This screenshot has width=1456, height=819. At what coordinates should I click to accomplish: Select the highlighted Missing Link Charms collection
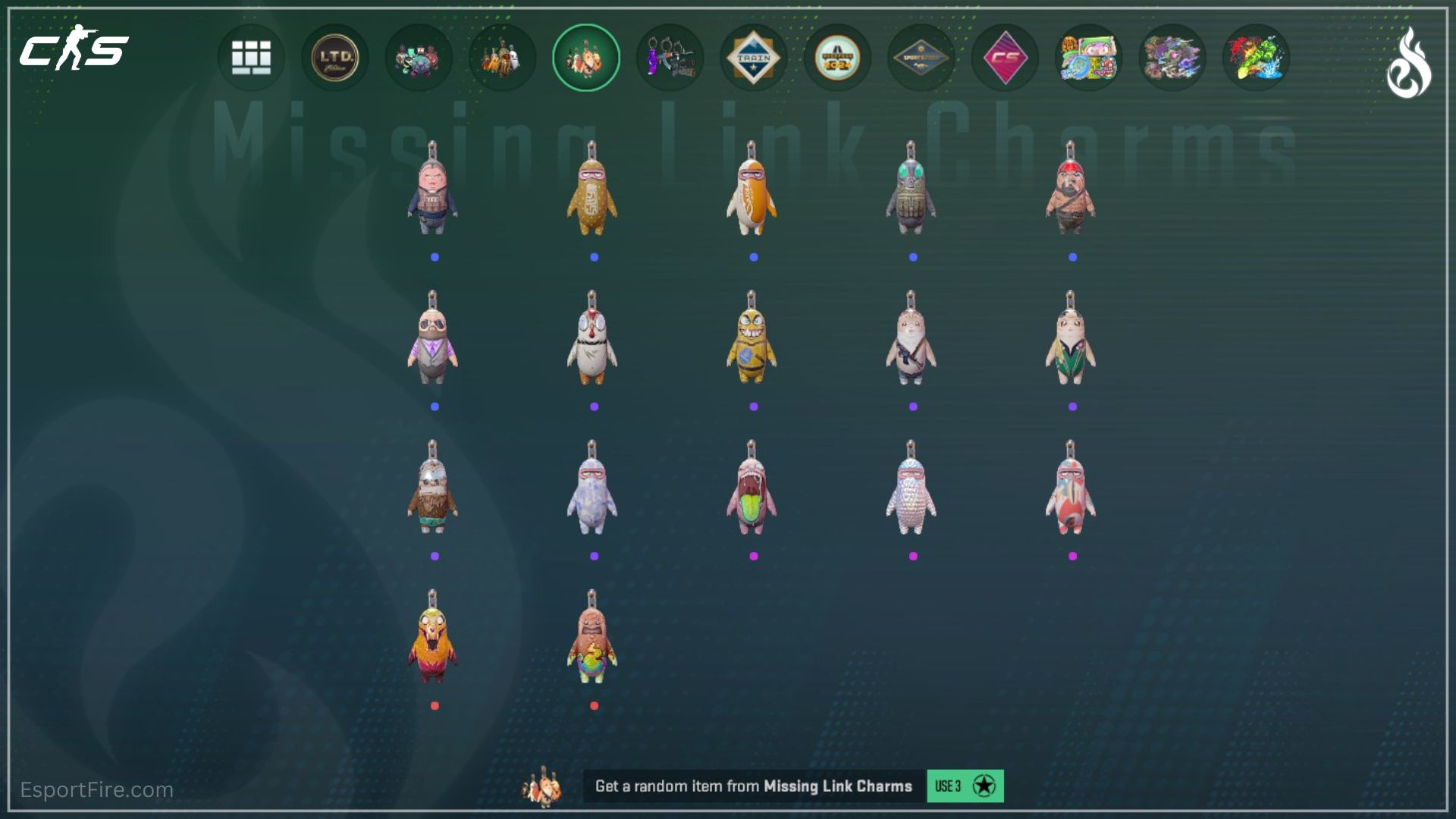tap(586, 58)
